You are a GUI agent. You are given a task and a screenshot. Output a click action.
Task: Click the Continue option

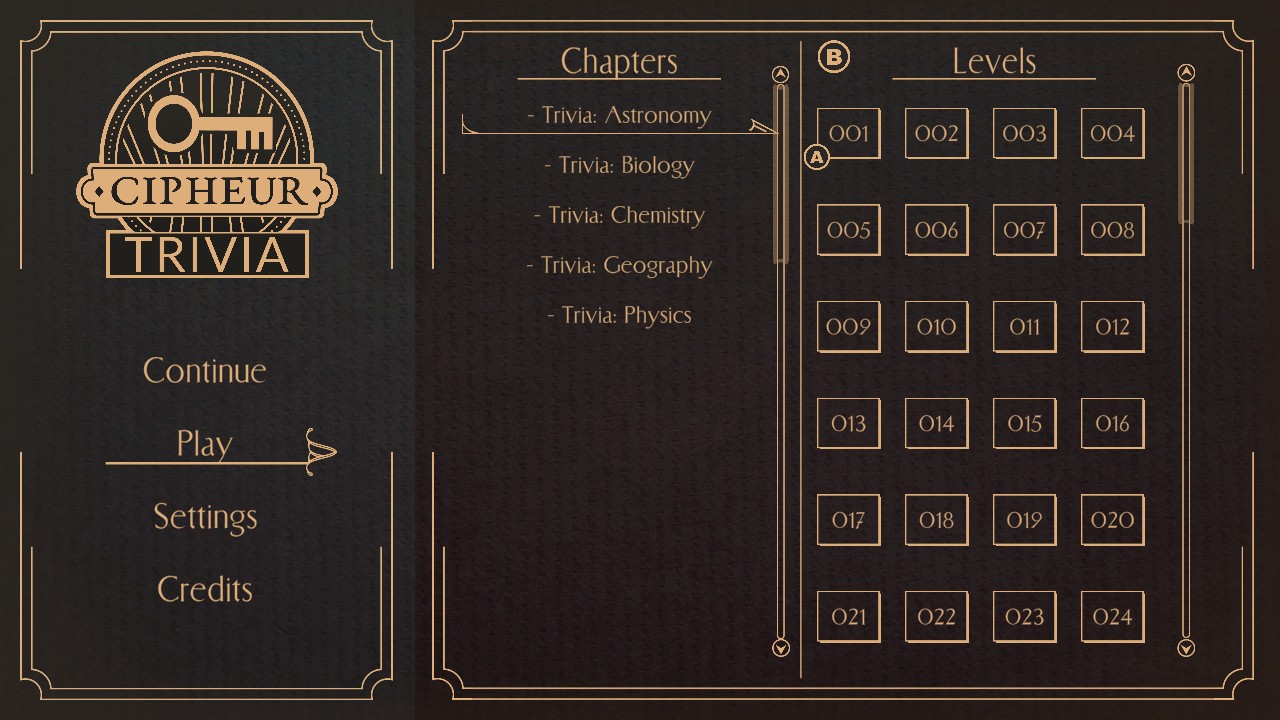[204, 371]
